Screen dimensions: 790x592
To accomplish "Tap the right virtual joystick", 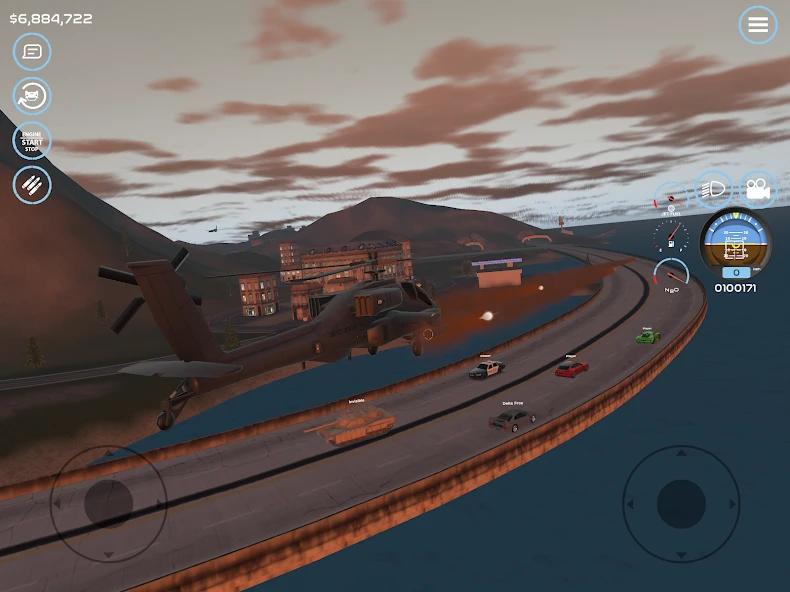I will (x=681, y=503).
